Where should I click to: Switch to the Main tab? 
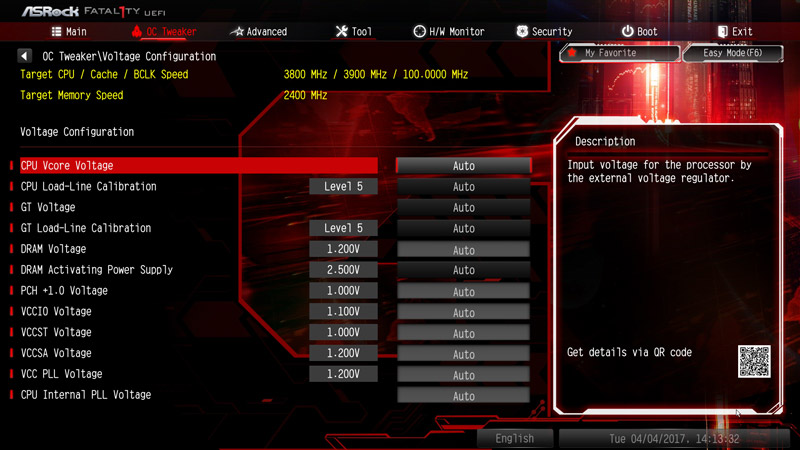[69, 31]
